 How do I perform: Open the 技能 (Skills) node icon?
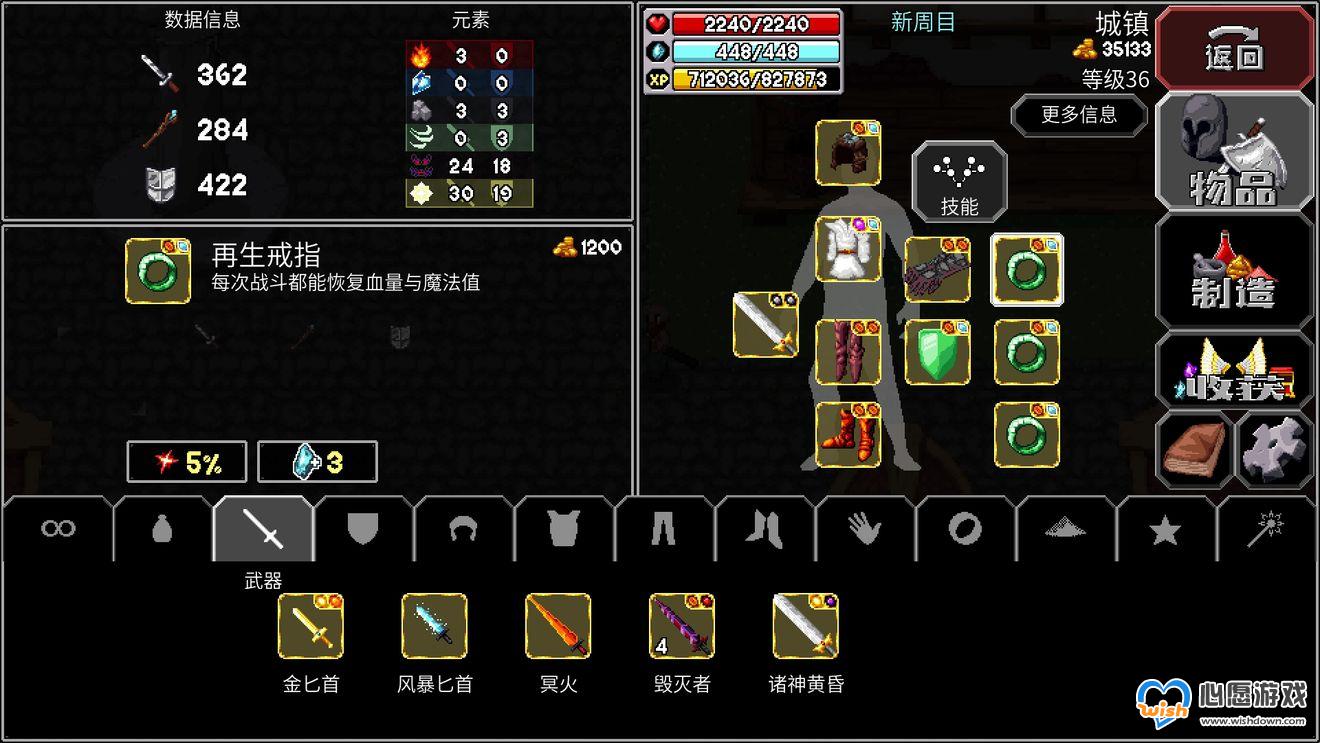pos(958,180)
